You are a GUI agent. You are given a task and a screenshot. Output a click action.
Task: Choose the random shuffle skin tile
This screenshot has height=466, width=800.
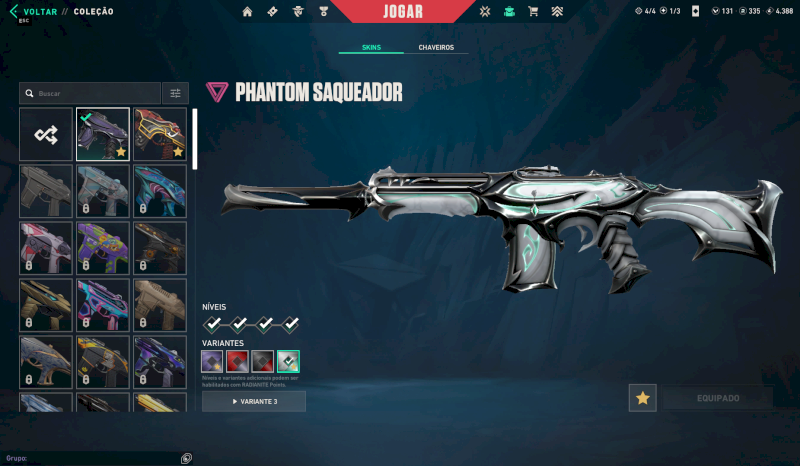[x=46, y=134]
